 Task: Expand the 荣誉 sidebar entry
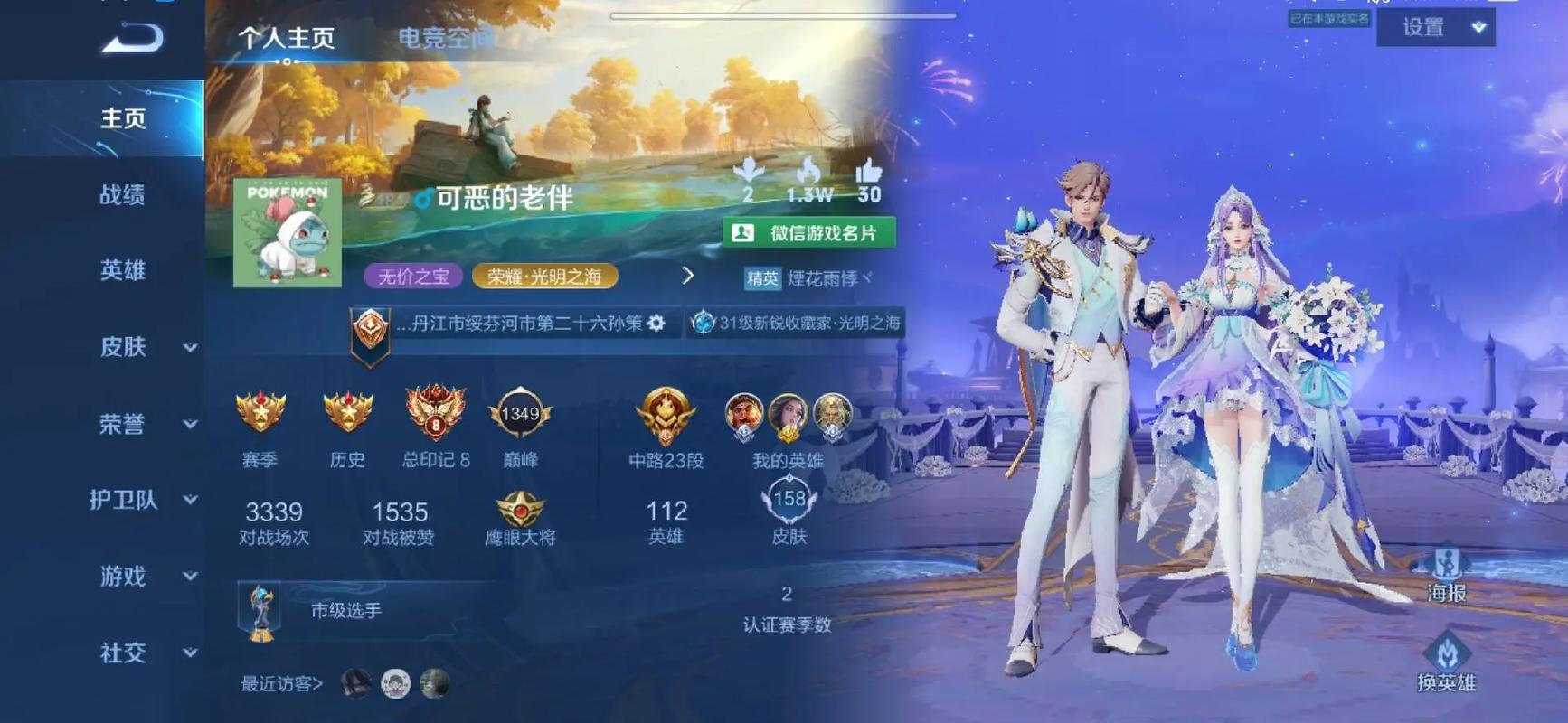click(x=145, y=424)
